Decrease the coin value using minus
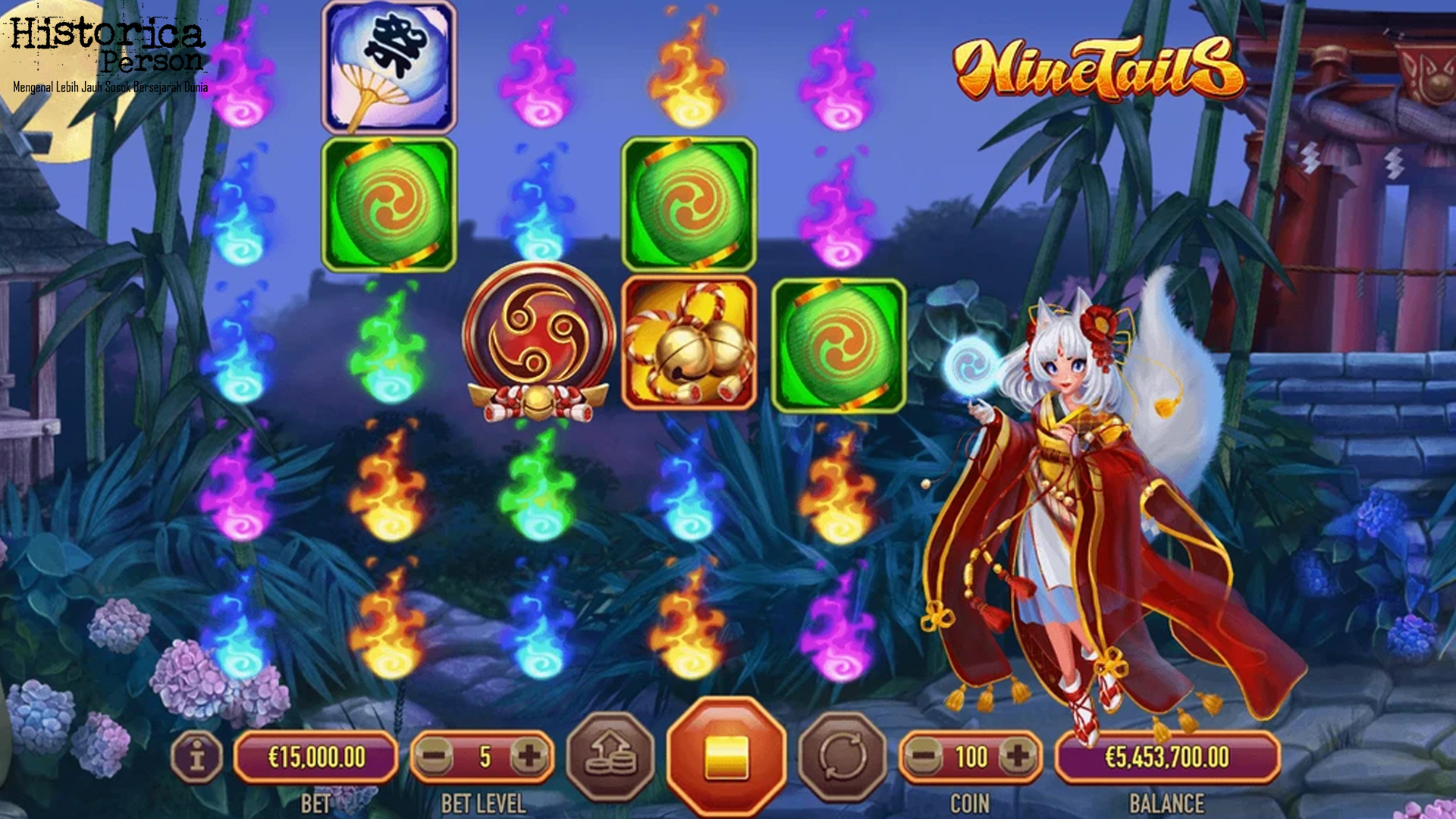 coord(923,753)
